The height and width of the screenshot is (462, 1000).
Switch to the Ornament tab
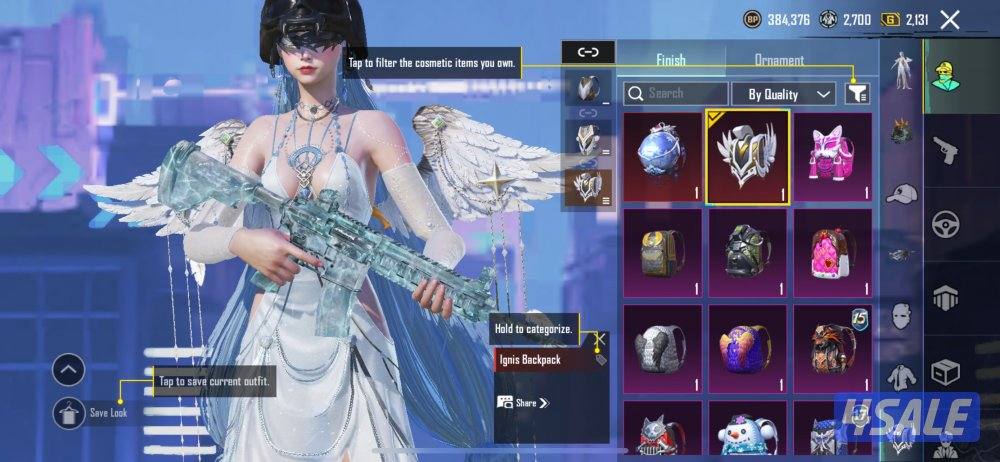coord(779,60)
